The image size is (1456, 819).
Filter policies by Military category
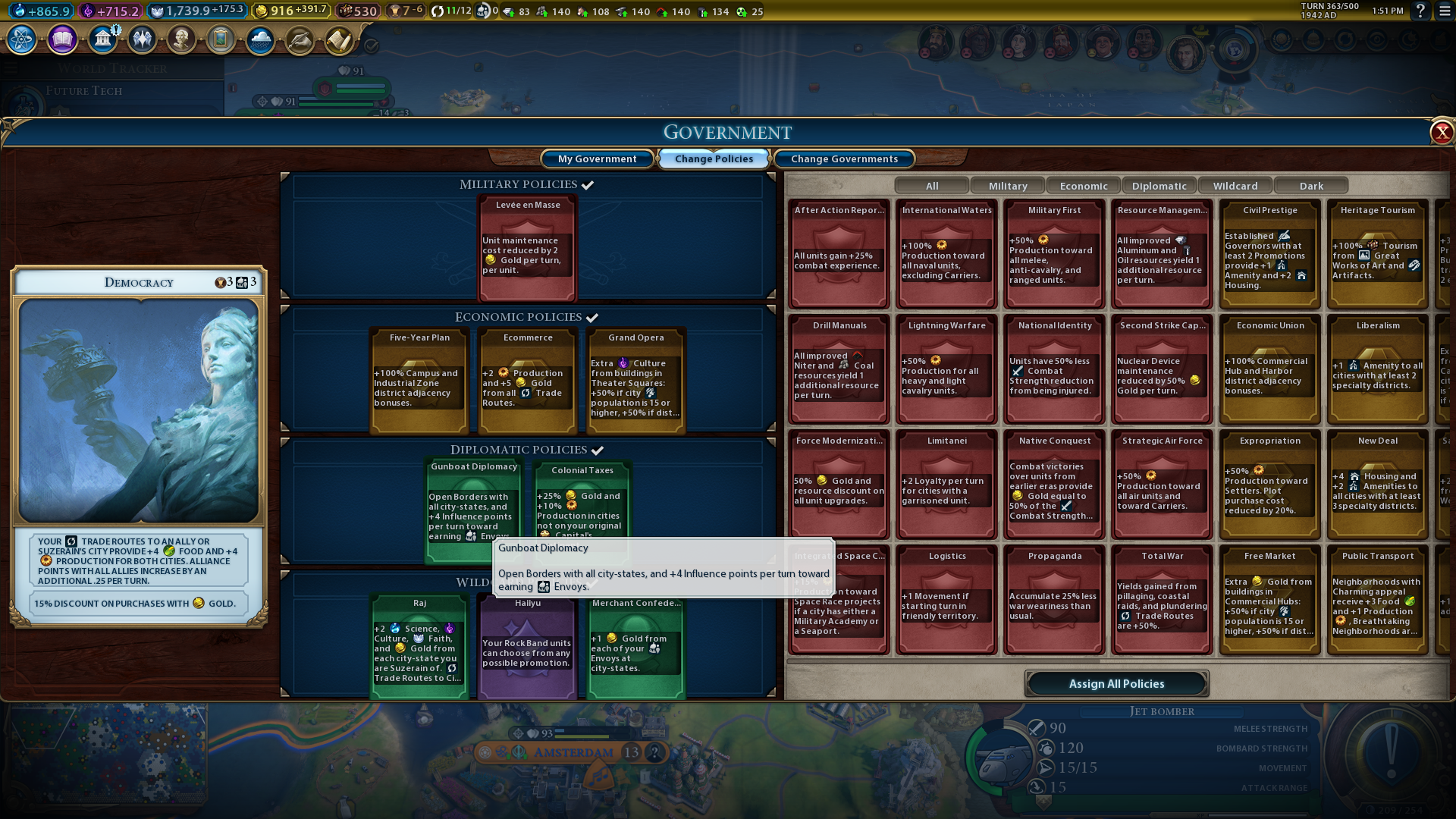[1008, 186]
